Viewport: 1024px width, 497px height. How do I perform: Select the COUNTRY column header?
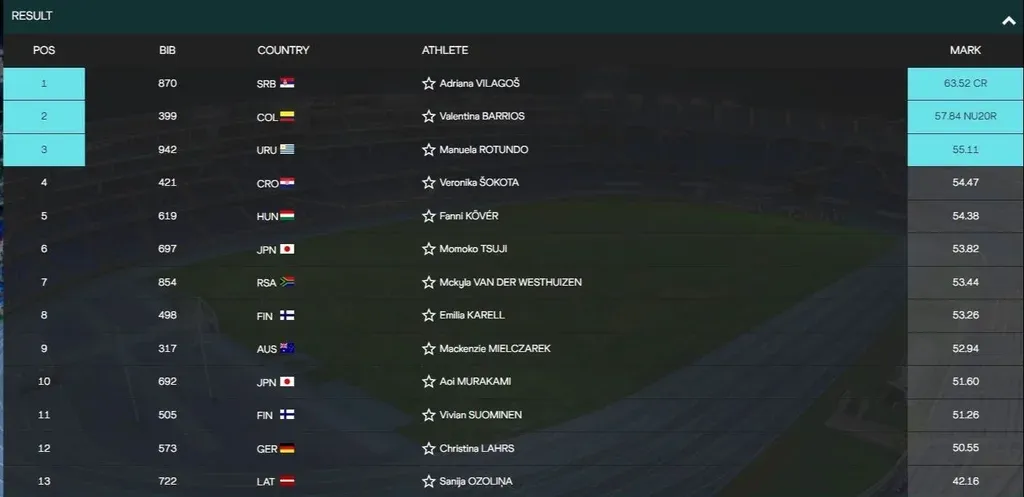pyautogui.click(x=283, y=50)
